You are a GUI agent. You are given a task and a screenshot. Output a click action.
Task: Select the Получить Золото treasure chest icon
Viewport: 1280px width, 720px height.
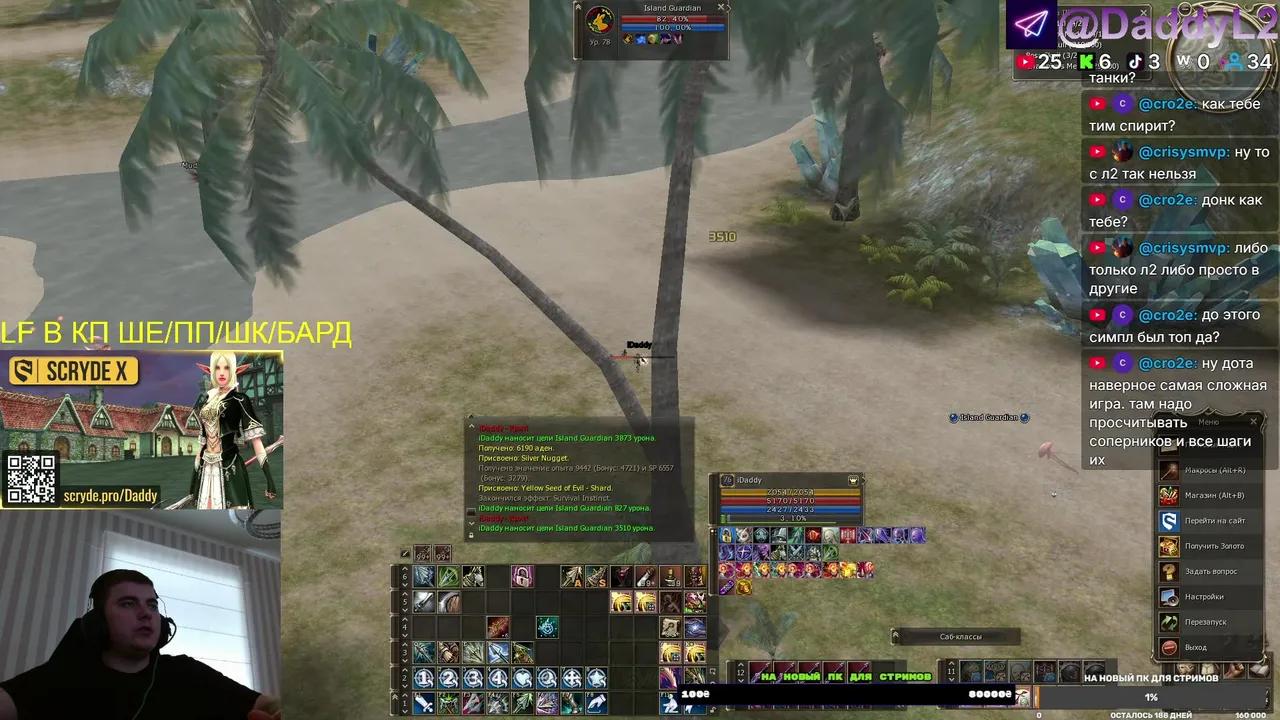coord(1169,546)
